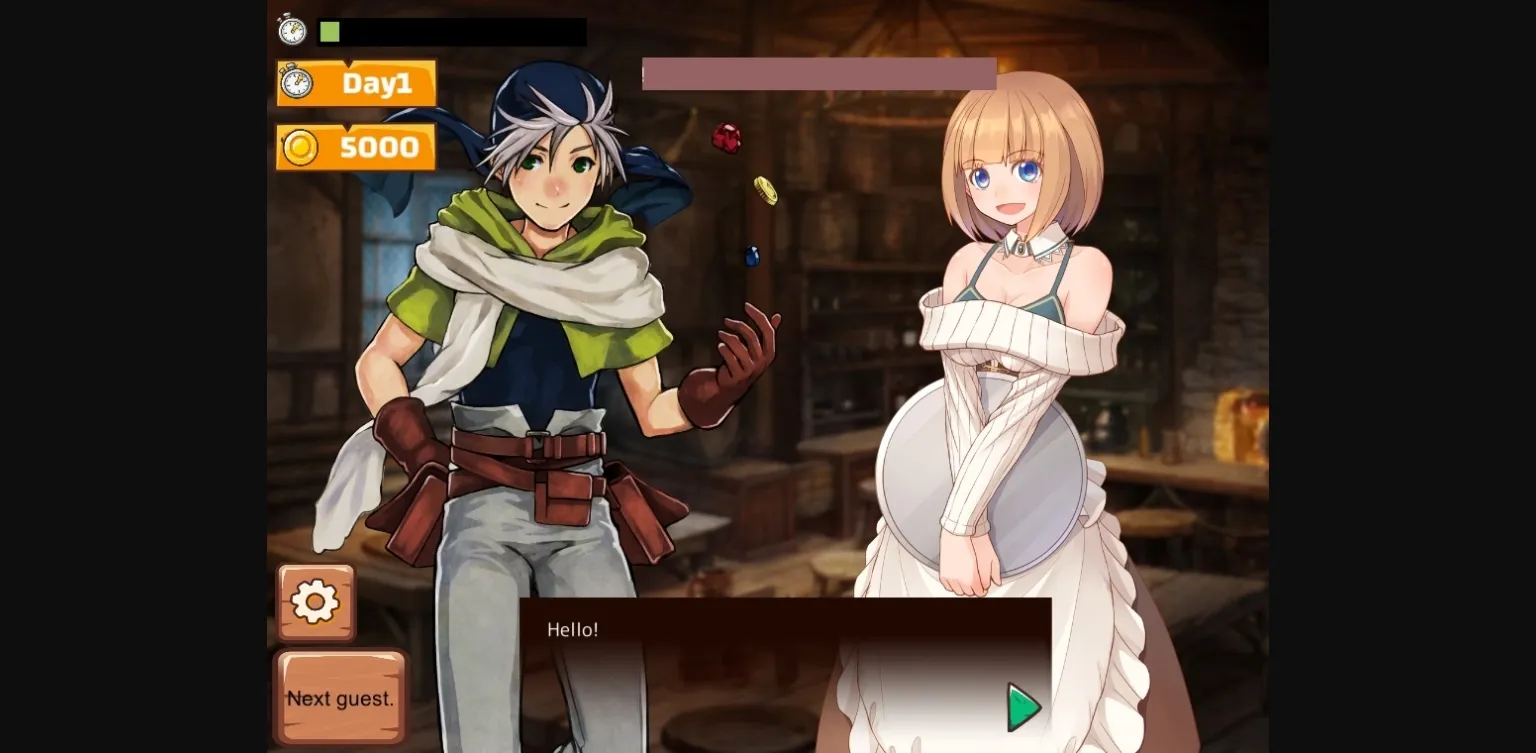Open the settings gear menu

pos(315,600)
